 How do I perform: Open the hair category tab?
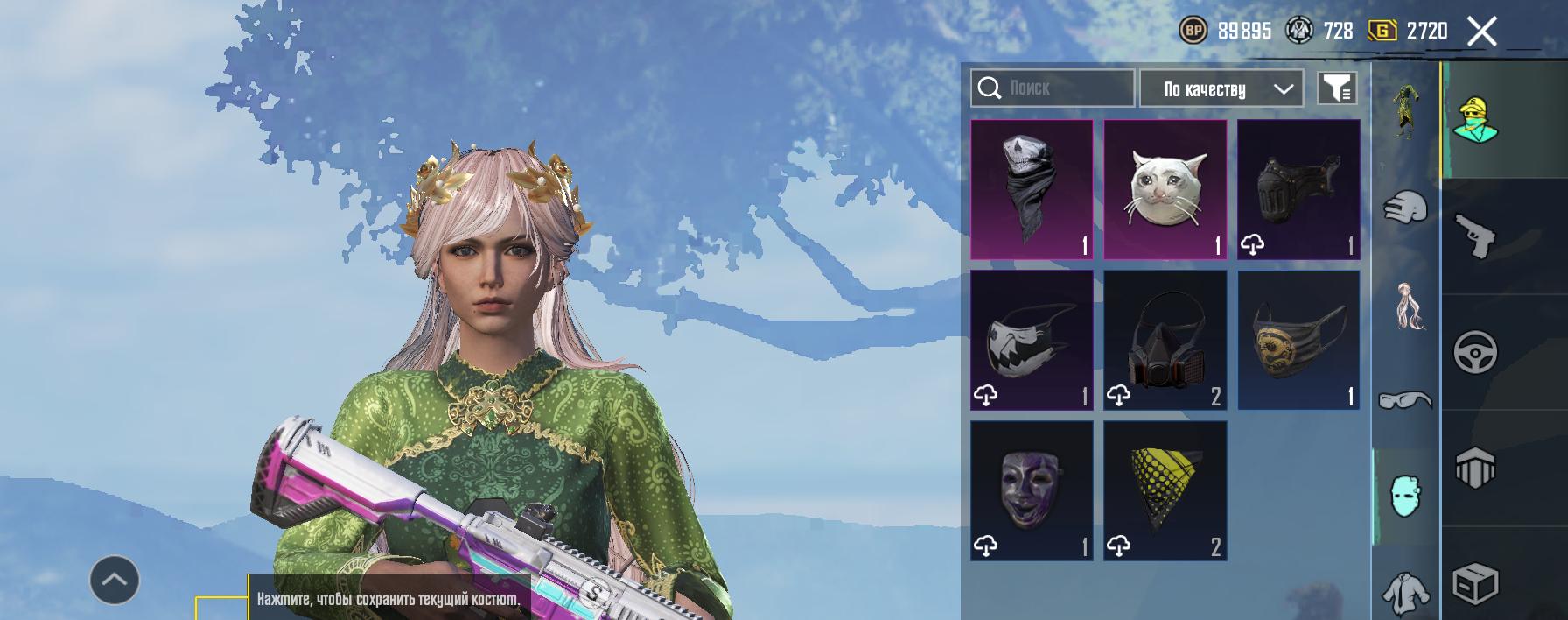tap(1405, 305)
